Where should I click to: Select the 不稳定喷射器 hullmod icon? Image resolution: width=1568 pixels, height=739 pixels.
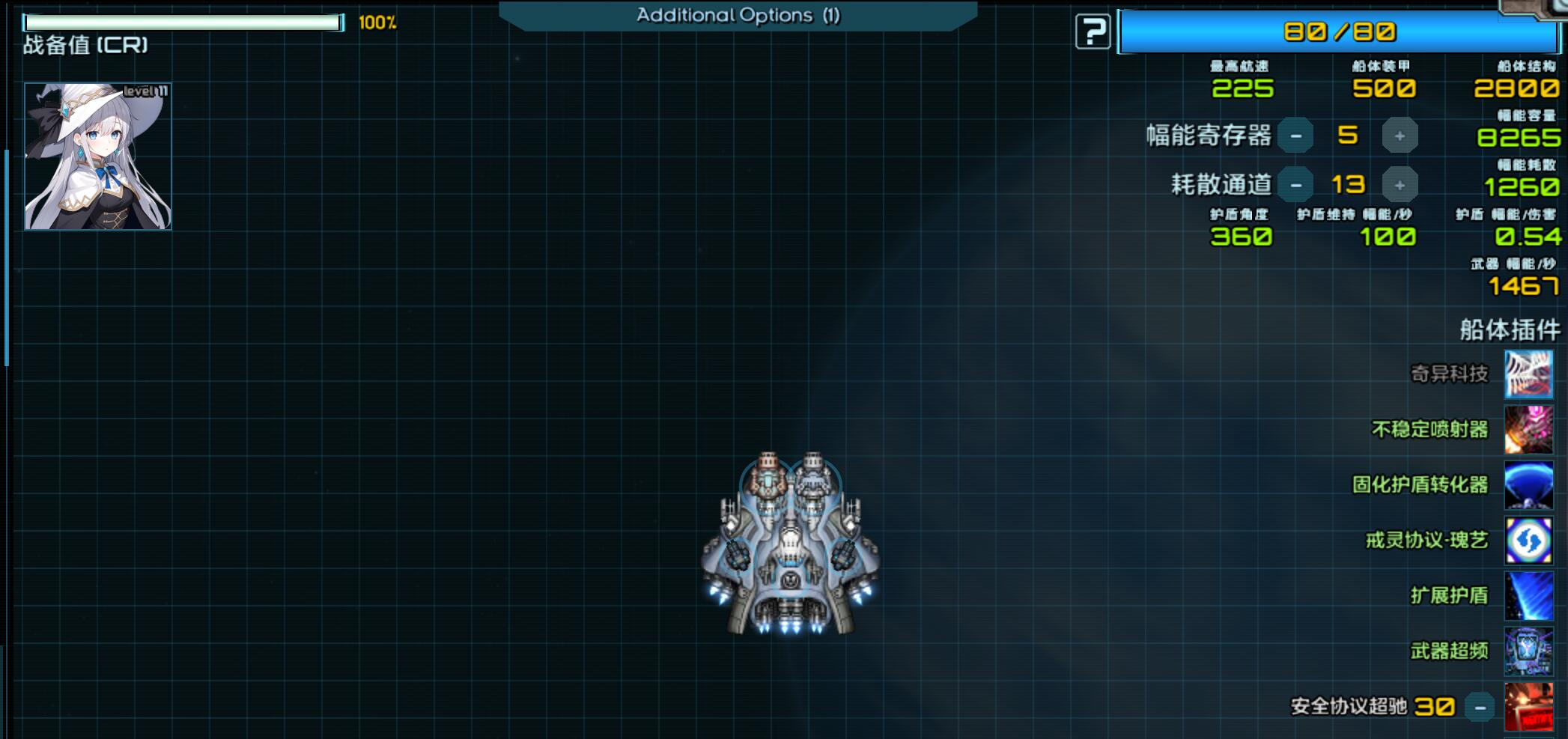1528,429
